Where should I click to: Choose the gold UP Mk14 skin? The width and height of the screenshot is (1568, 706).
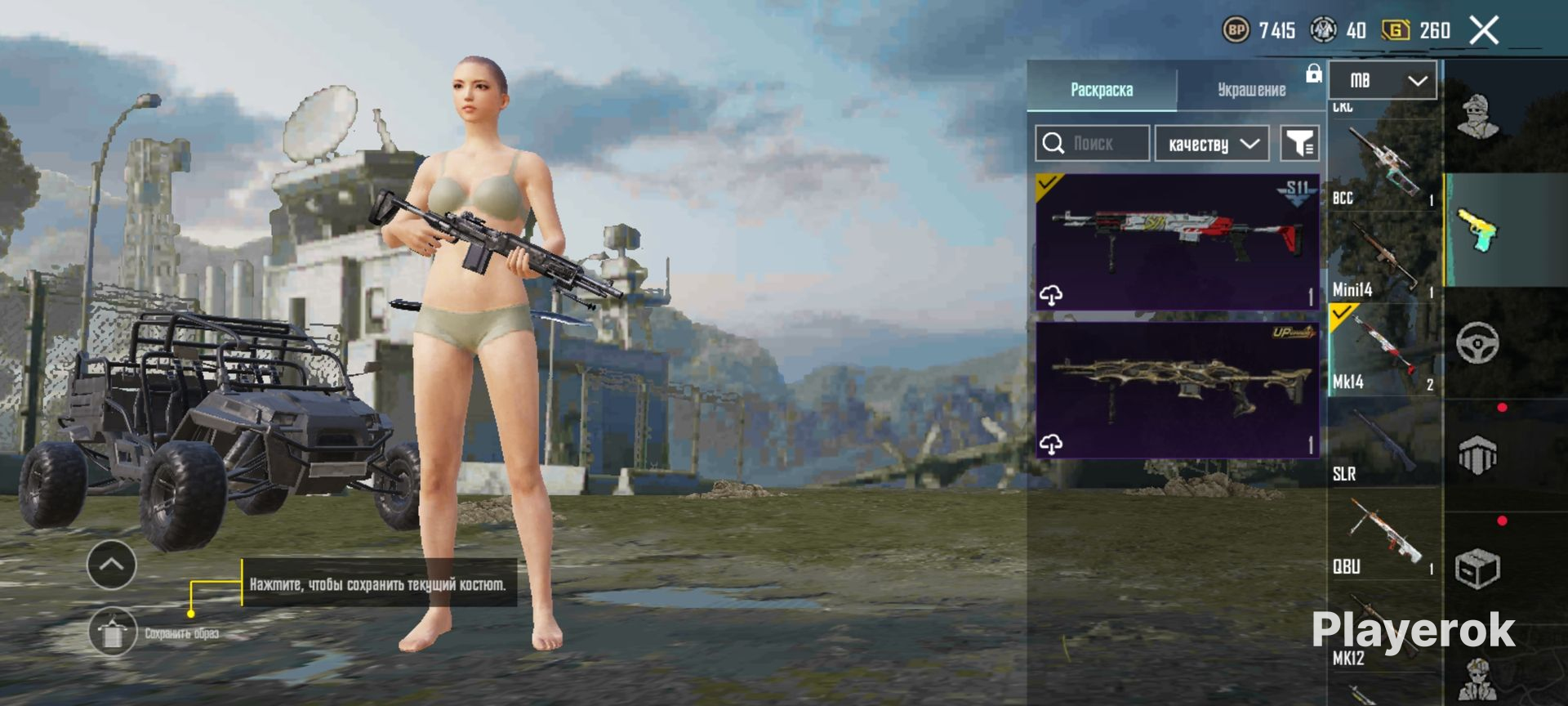point(1177,390)
